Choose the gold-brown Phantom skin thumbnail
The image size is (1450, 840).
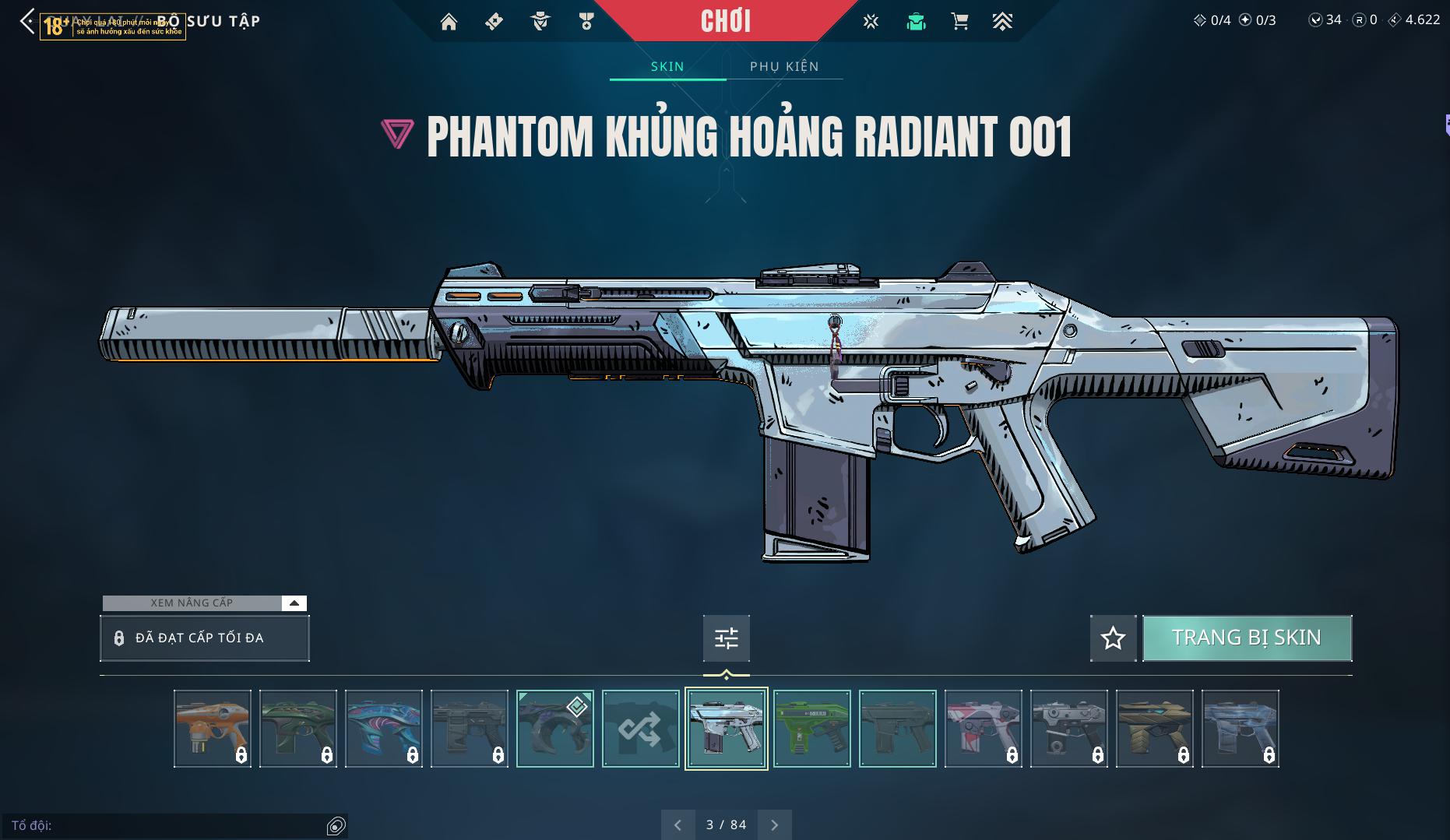coord(1154,729)
